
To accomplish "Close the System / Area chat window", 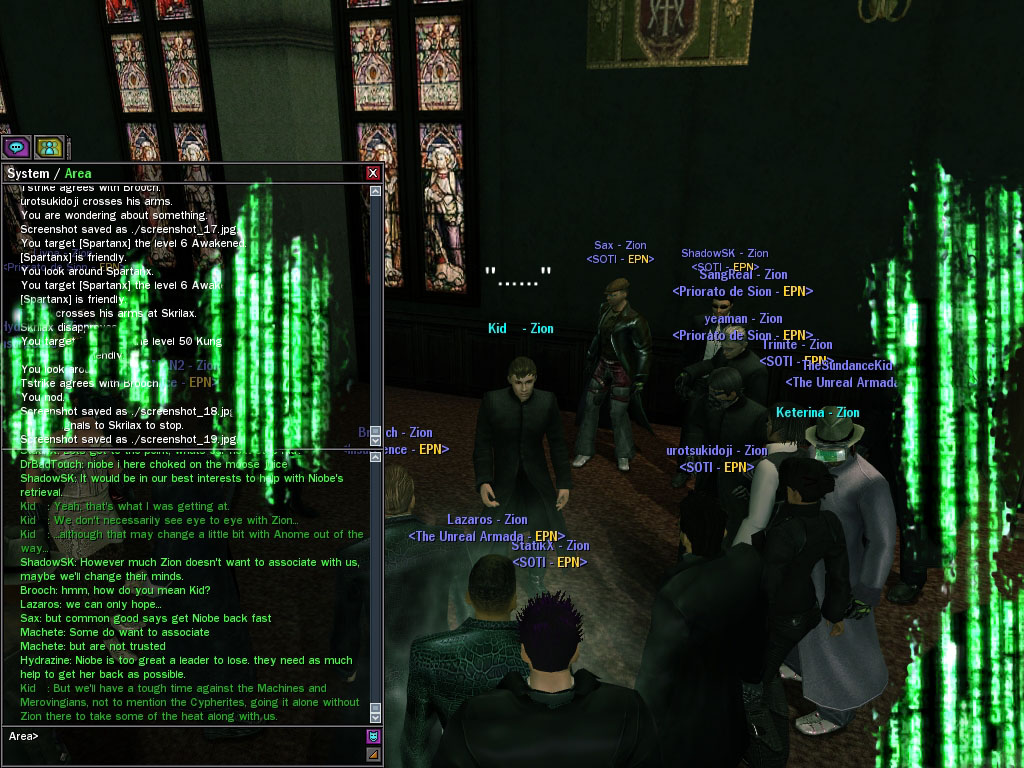I will (x=373, y=173).
